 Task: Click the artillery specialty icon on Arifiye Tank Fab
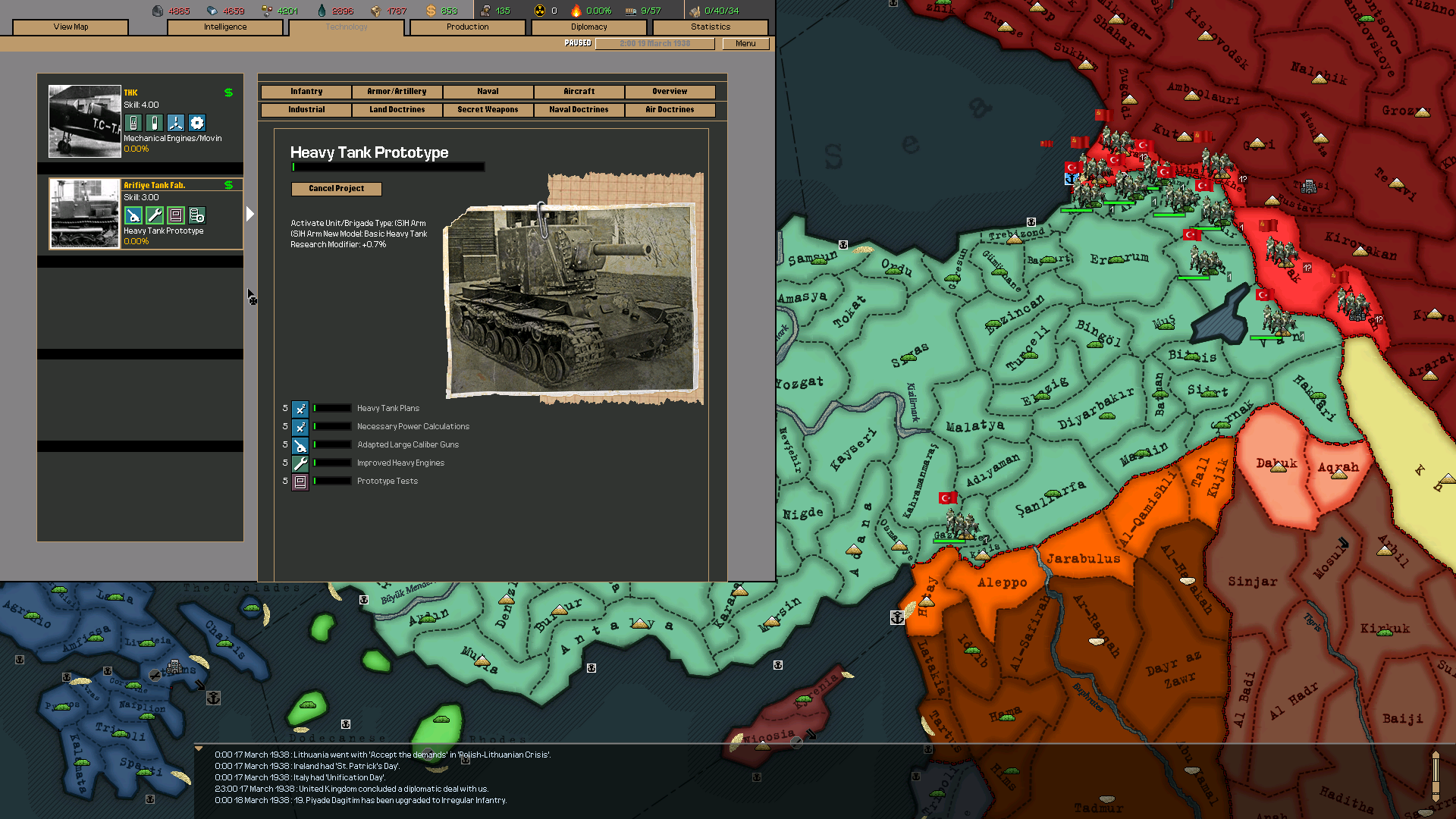pyautogui.click(x=133, y=215)
